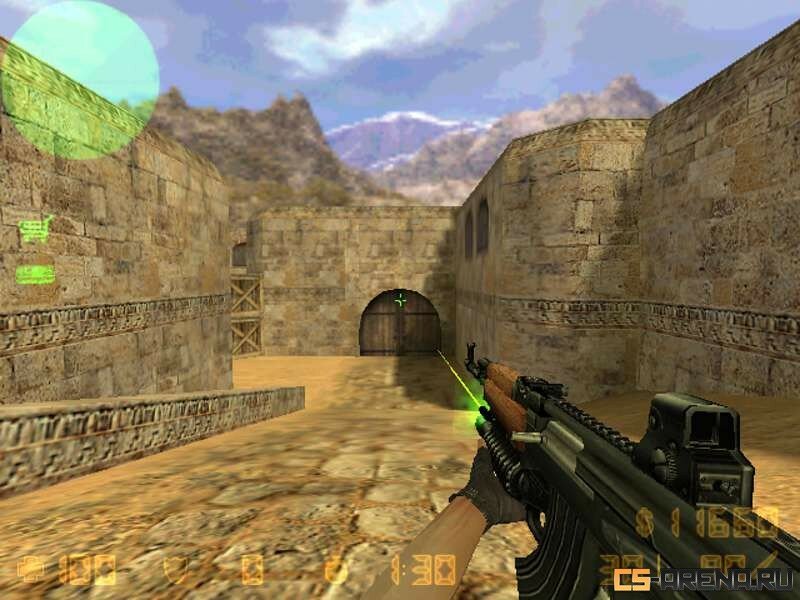Click the green circular radar
The image size is (800, 600).
(79, 79)
